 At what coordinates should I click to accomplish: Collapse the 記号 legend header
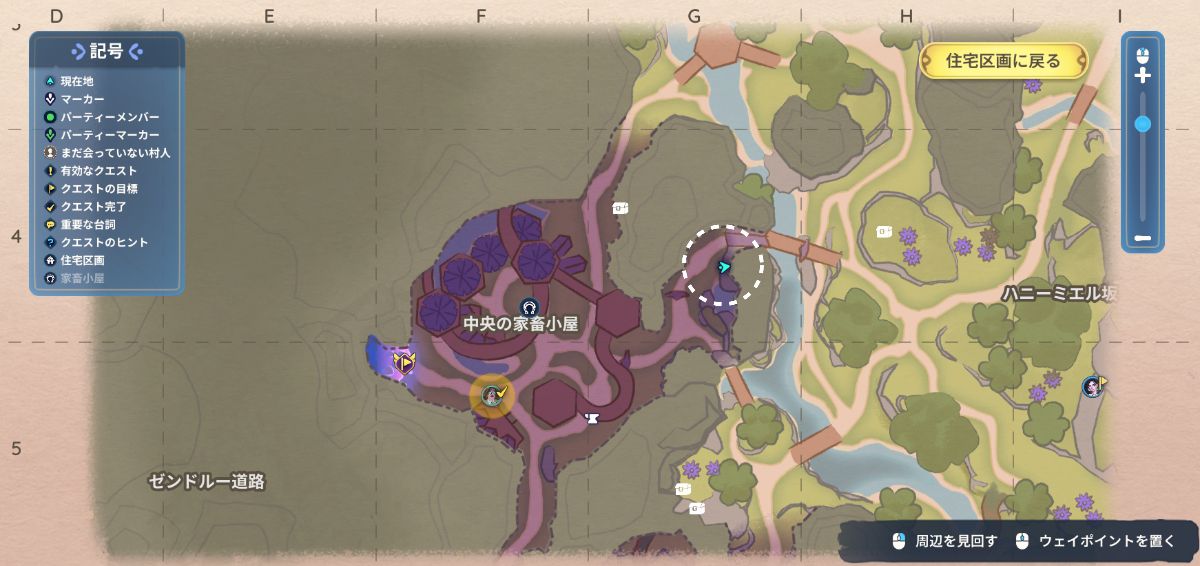(107, 52)
